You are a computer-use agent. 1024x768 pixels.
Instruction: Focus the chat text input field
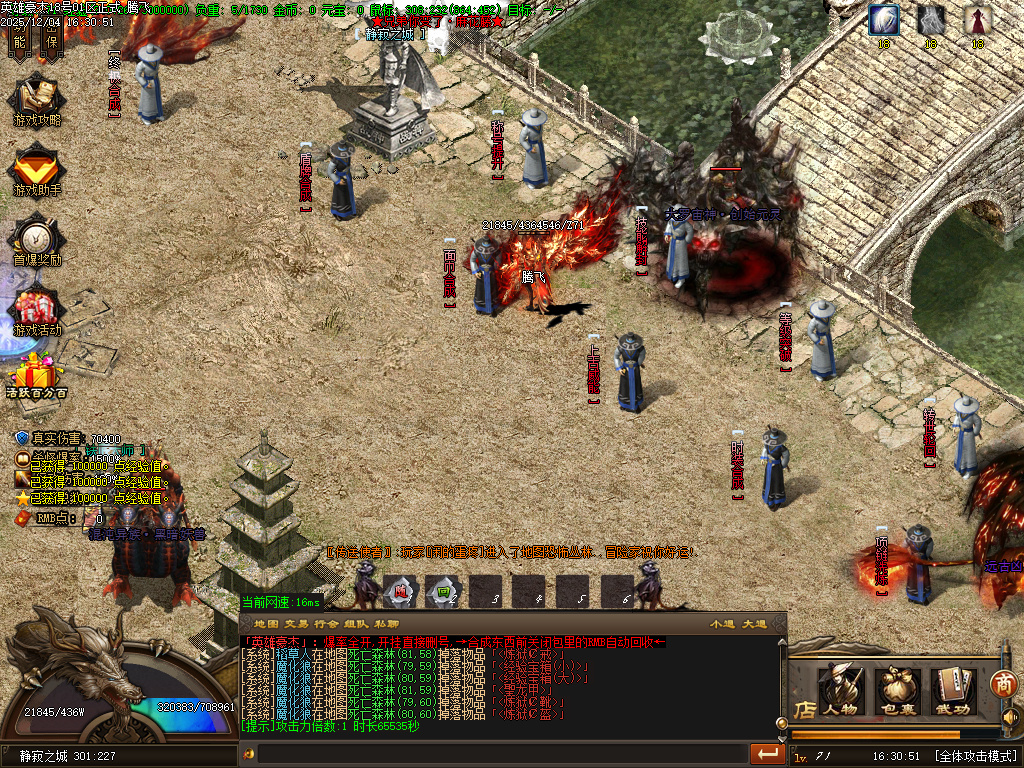click(500, 753)
